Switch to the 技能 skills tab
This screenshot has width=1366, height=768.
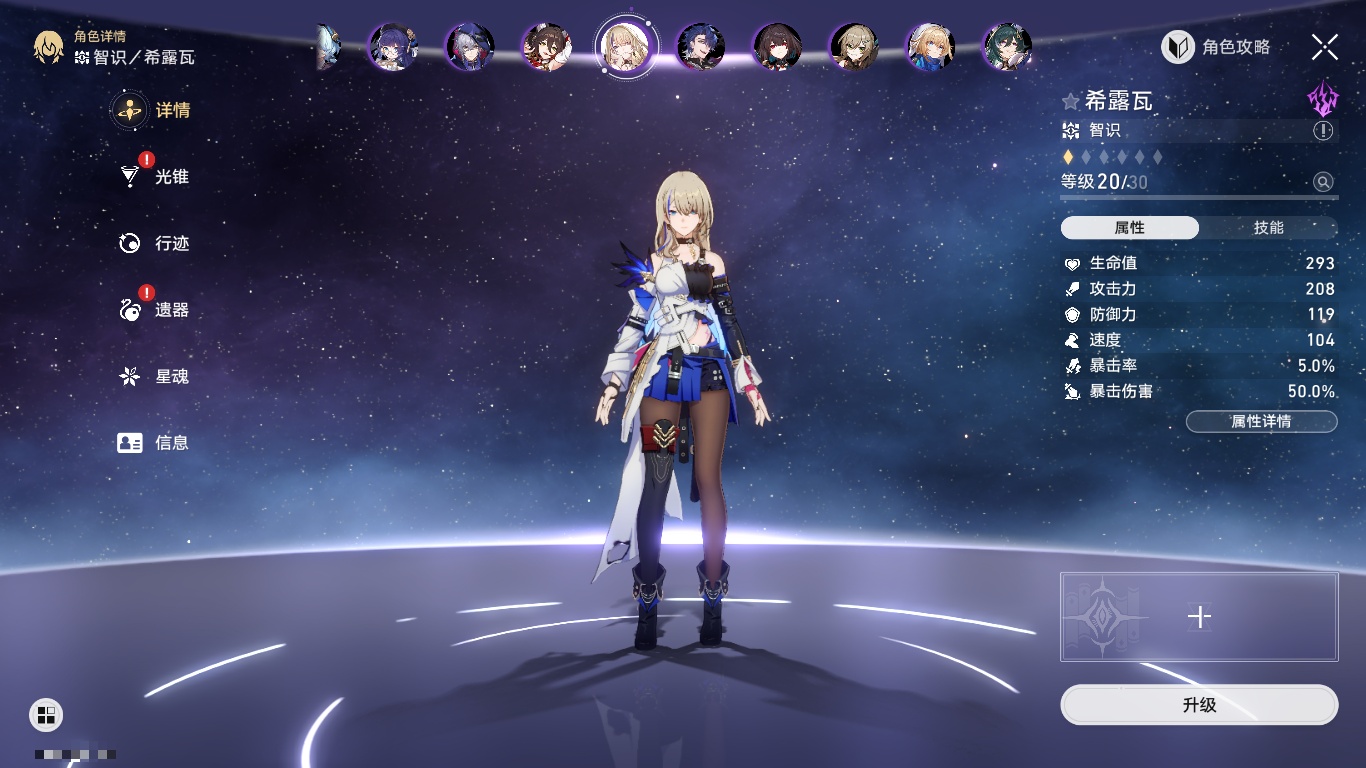tap(1268, 228)
